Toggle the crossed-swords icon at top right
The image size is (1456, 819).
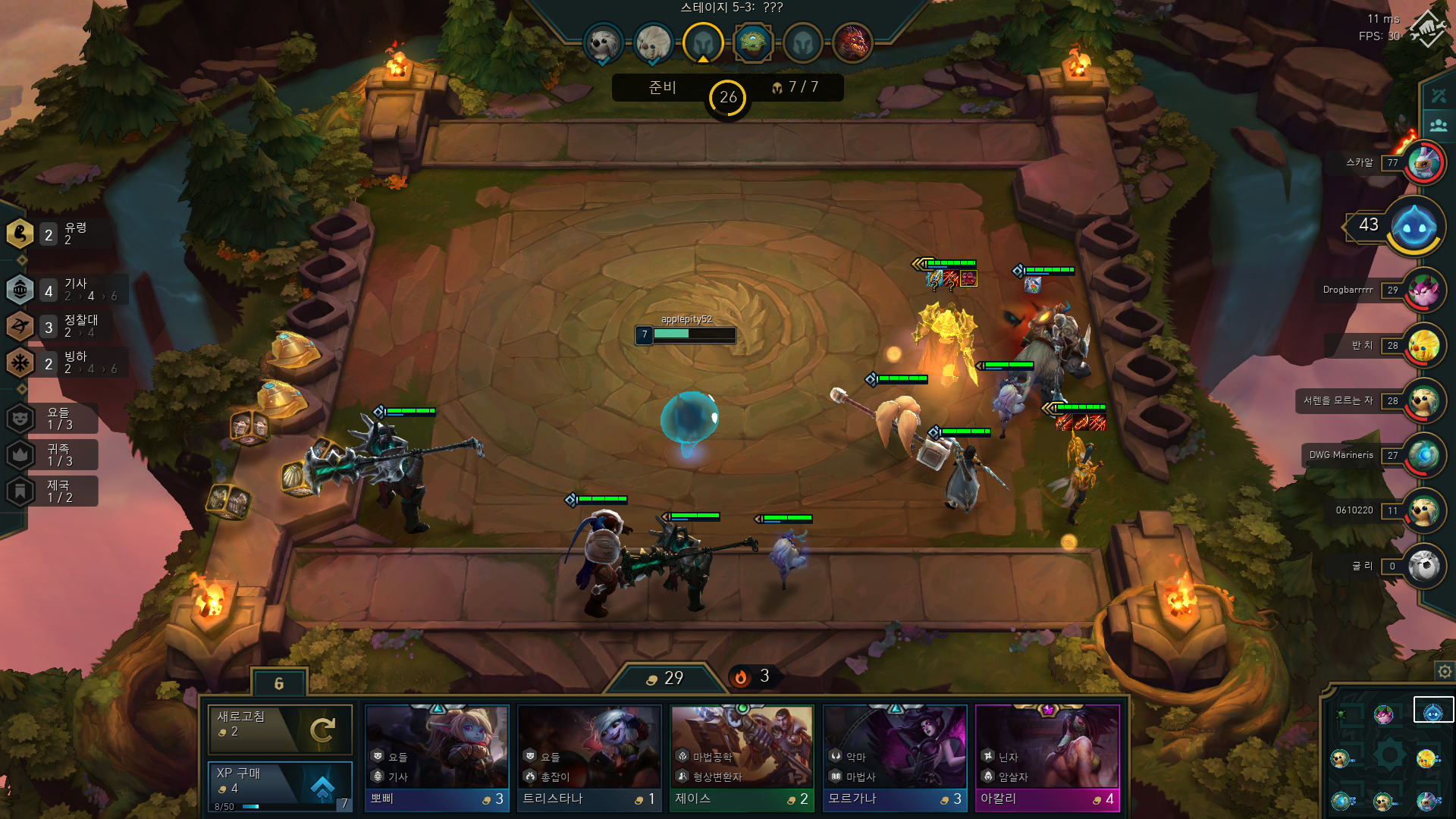pos(1439,96)
